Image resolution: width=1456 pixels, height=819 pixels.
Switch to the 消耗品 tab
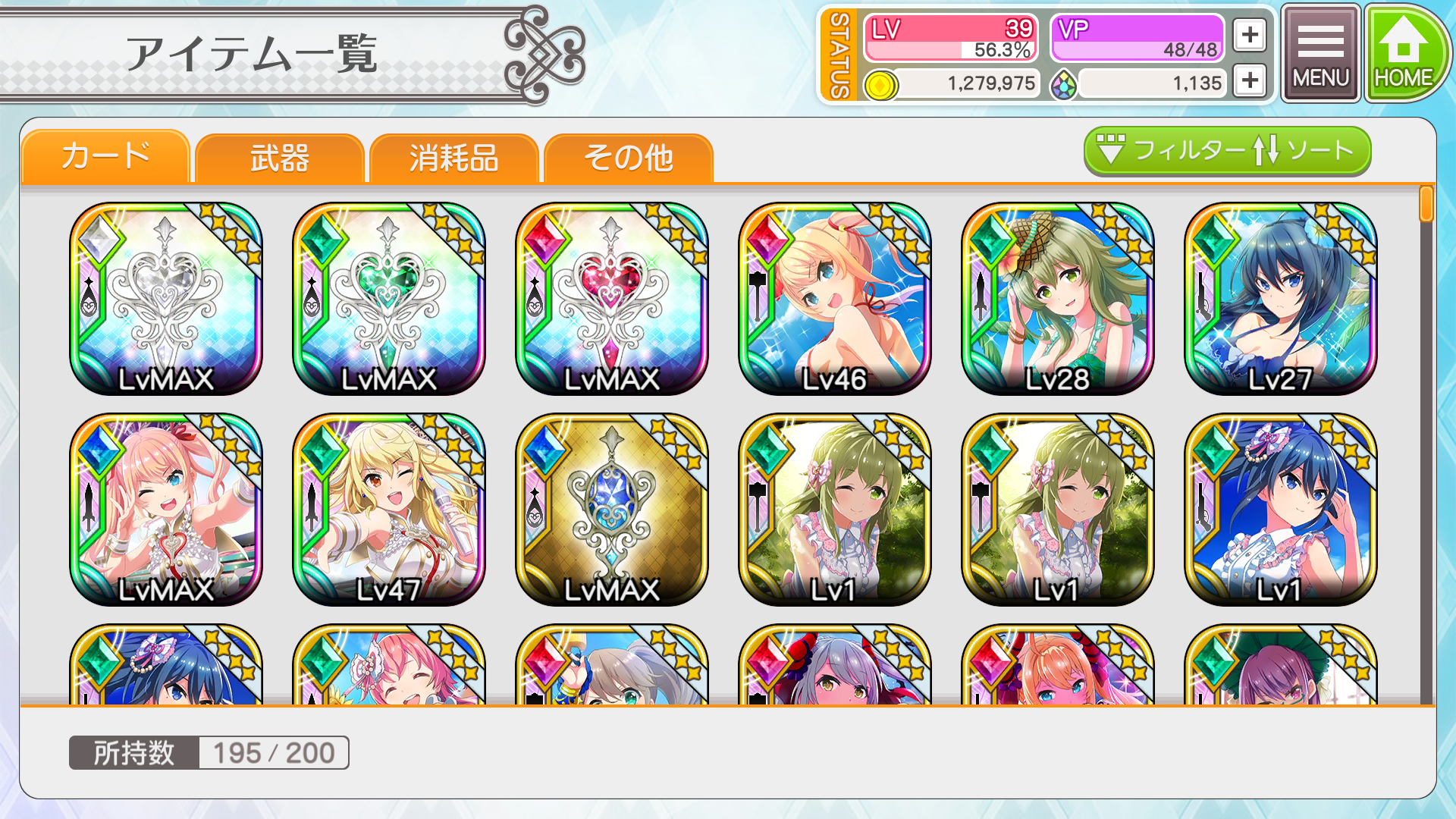453,158
